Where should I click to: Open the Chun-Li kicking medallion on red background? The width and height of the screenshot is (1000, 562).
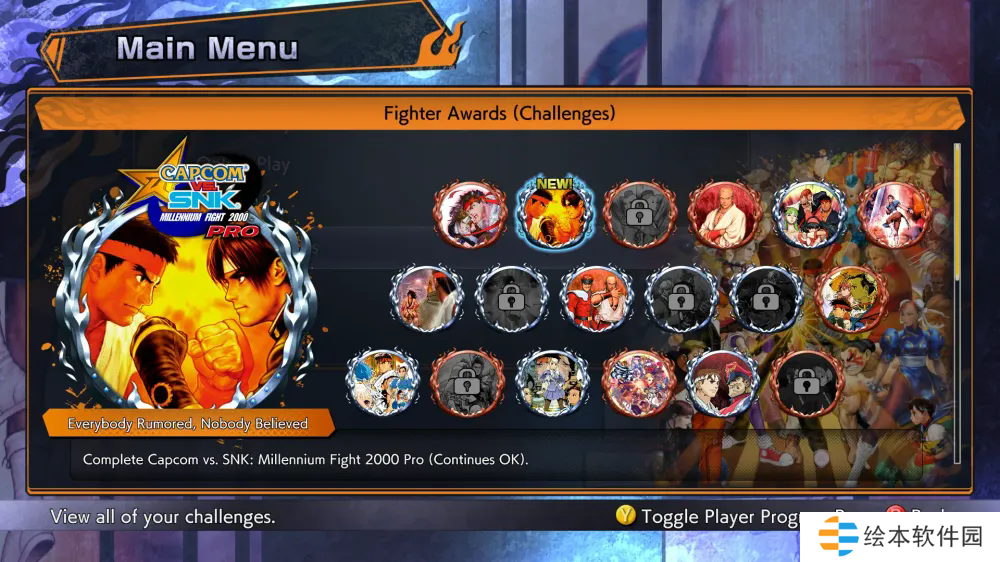tap(894, 214)
